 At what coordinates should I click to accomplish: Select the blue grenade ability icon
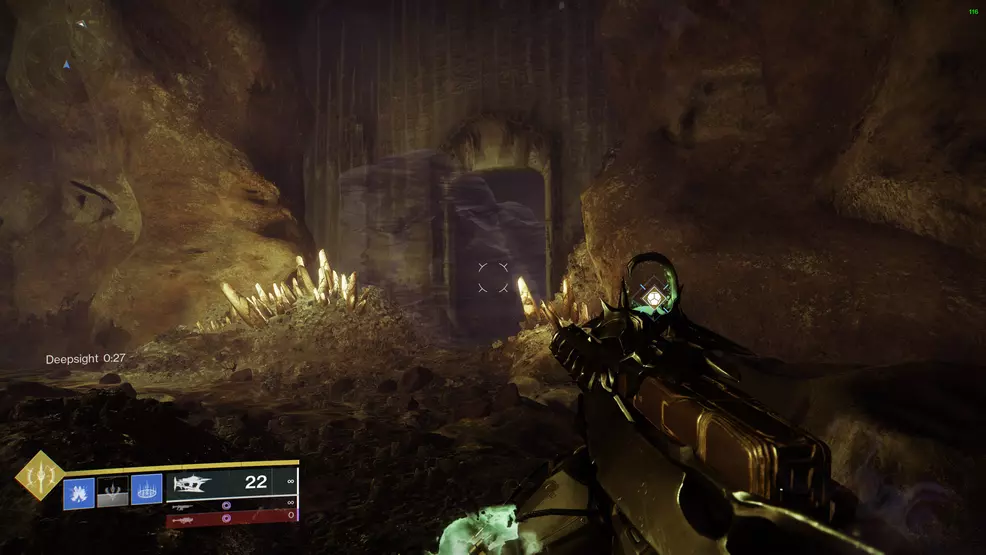click(79, 492)
